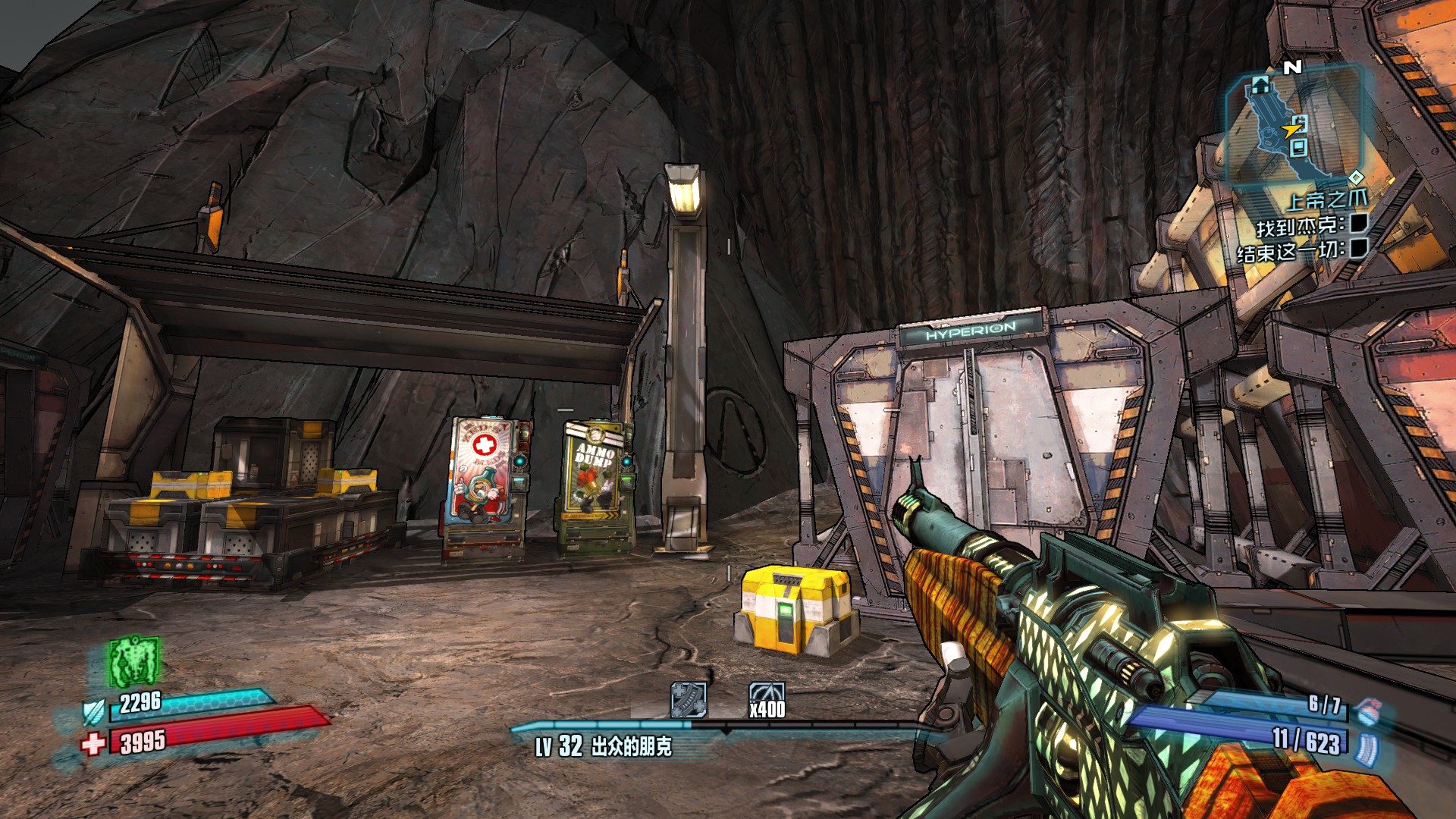This screenshot has height=819, width=1456.
Task: Click the ammo magazine icon beside 11/623
Action: pyautogui.click(x=1367, y=747)
